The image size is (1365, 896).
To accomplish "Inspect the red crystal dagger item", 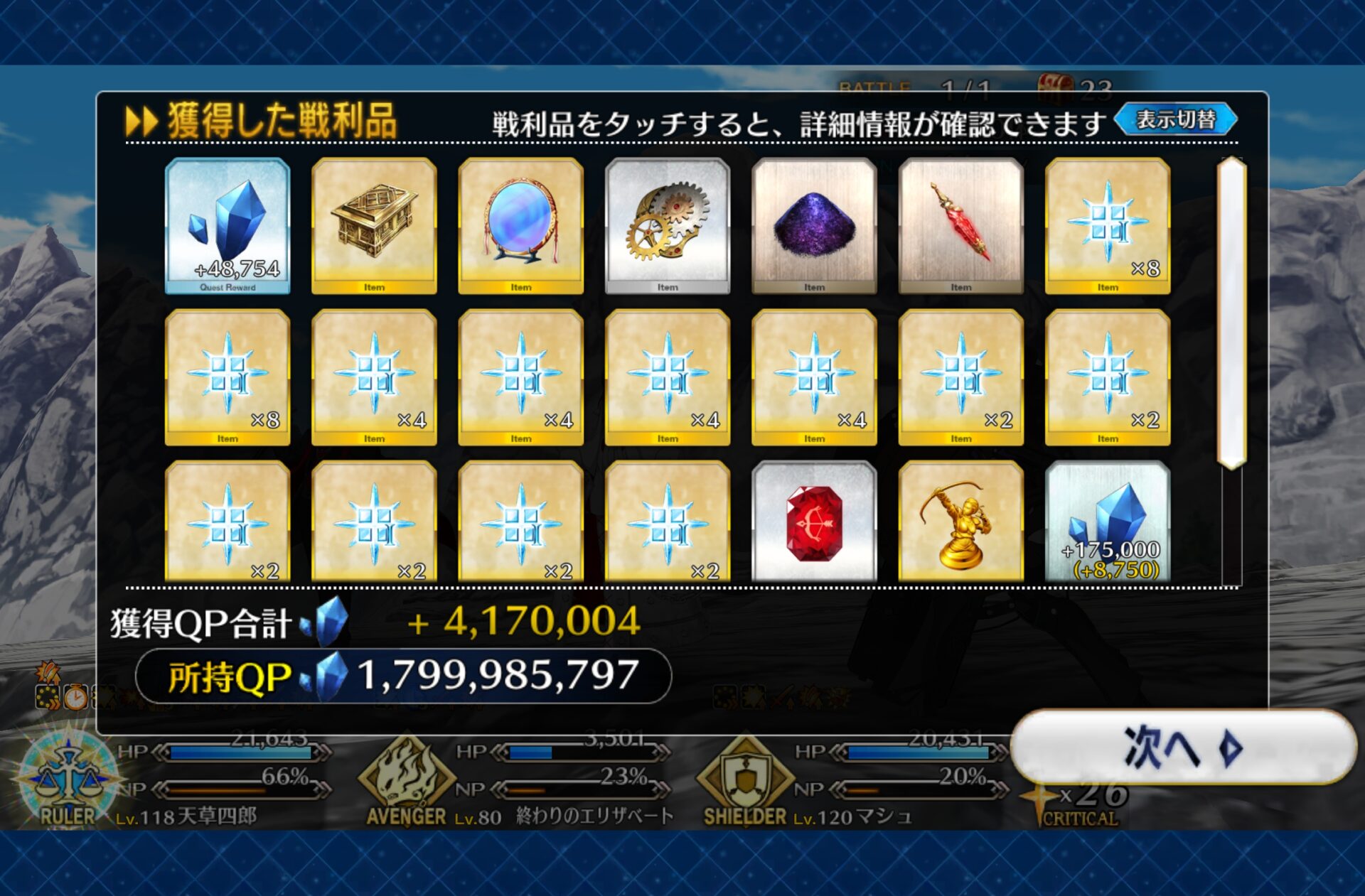I will [x=961, y=225].
